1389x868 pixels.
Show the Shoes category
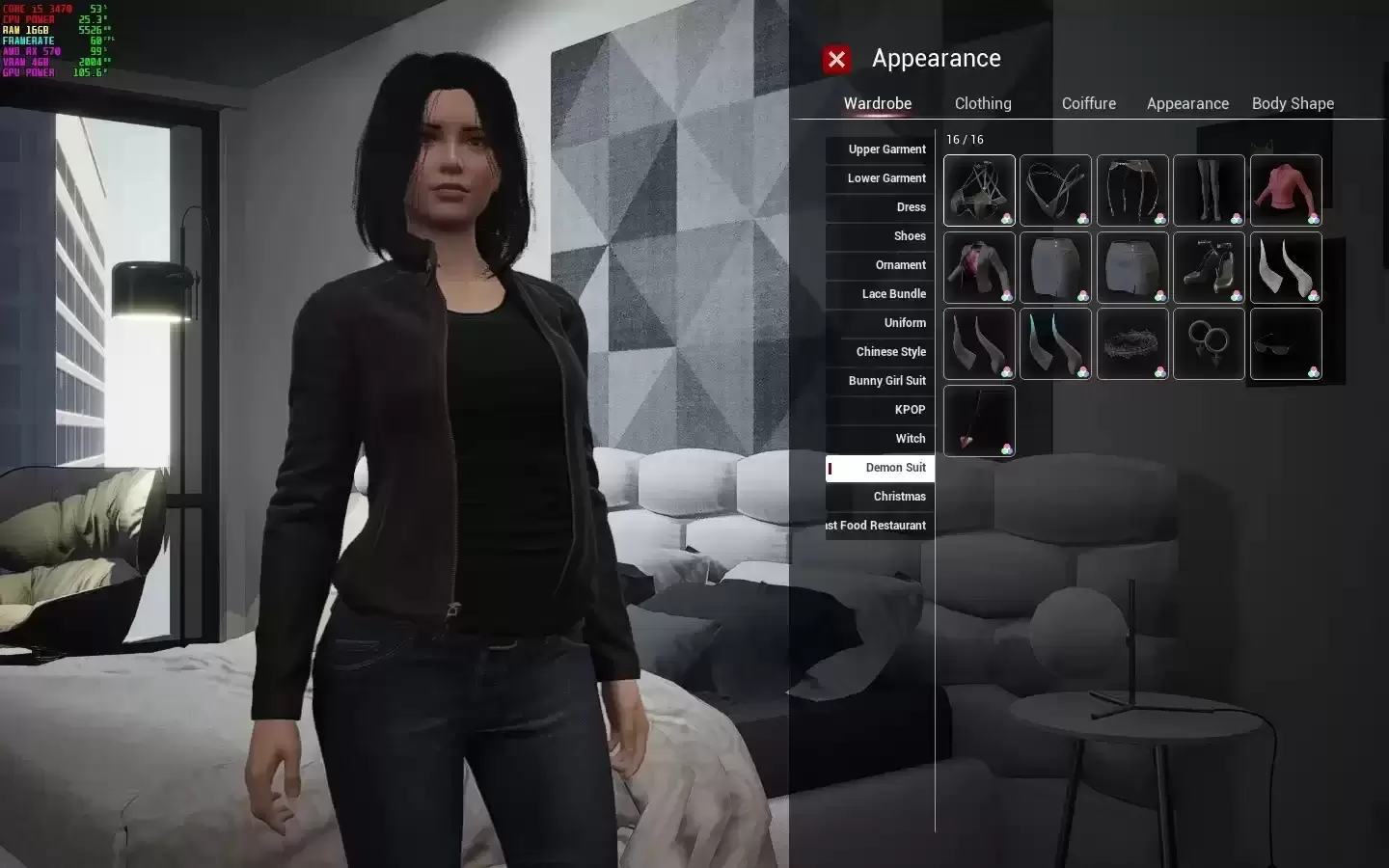point(881,236)
